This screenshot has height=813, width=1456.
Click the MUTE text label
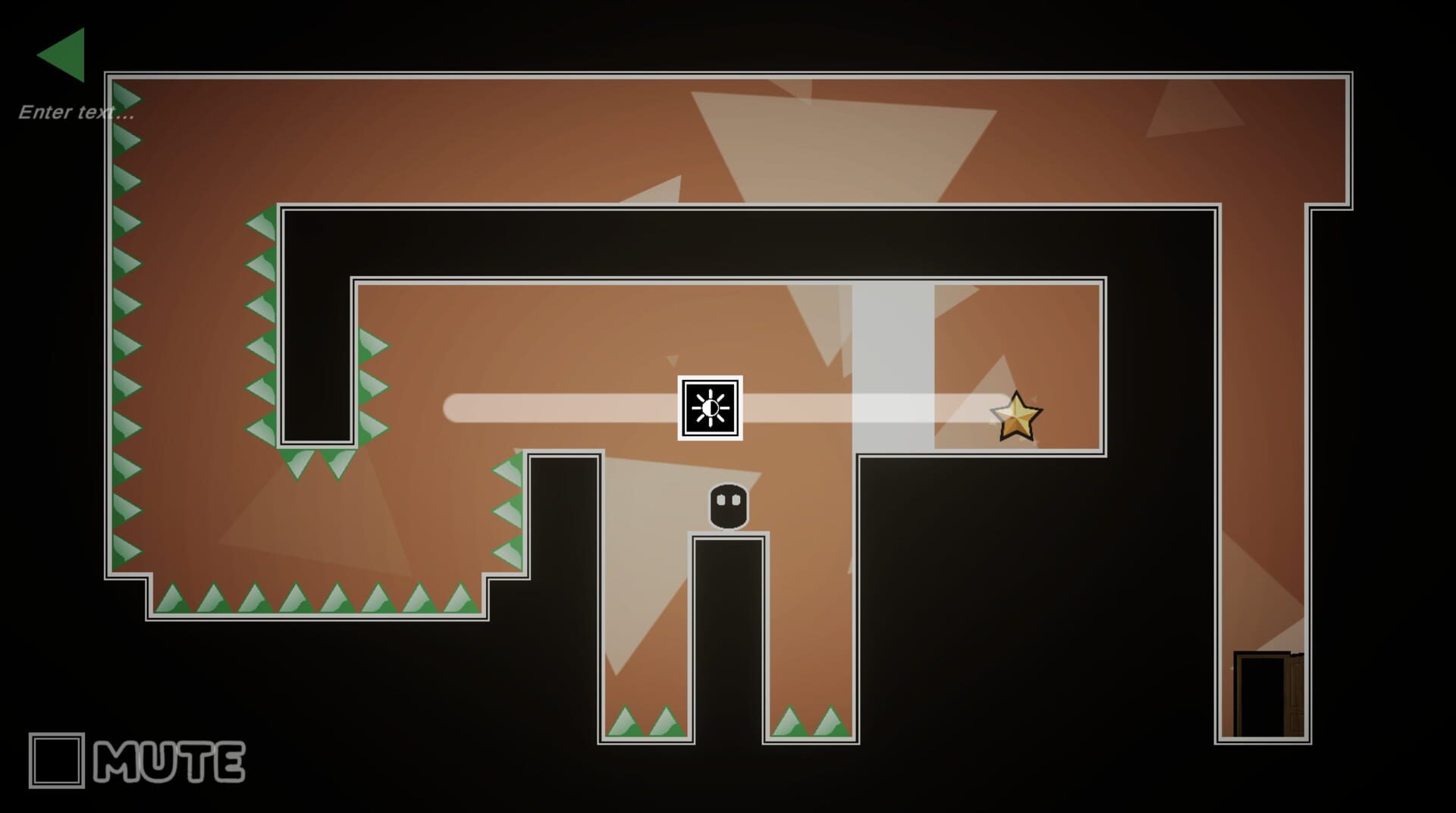pos(168,760)
